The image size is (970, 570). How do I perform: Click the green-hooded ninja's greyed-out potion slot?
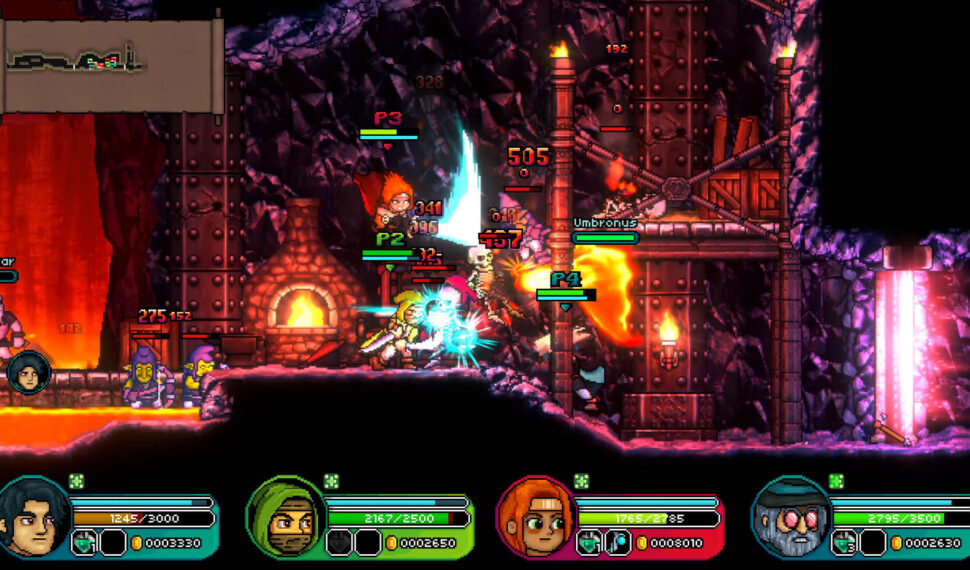click(339, 543)
